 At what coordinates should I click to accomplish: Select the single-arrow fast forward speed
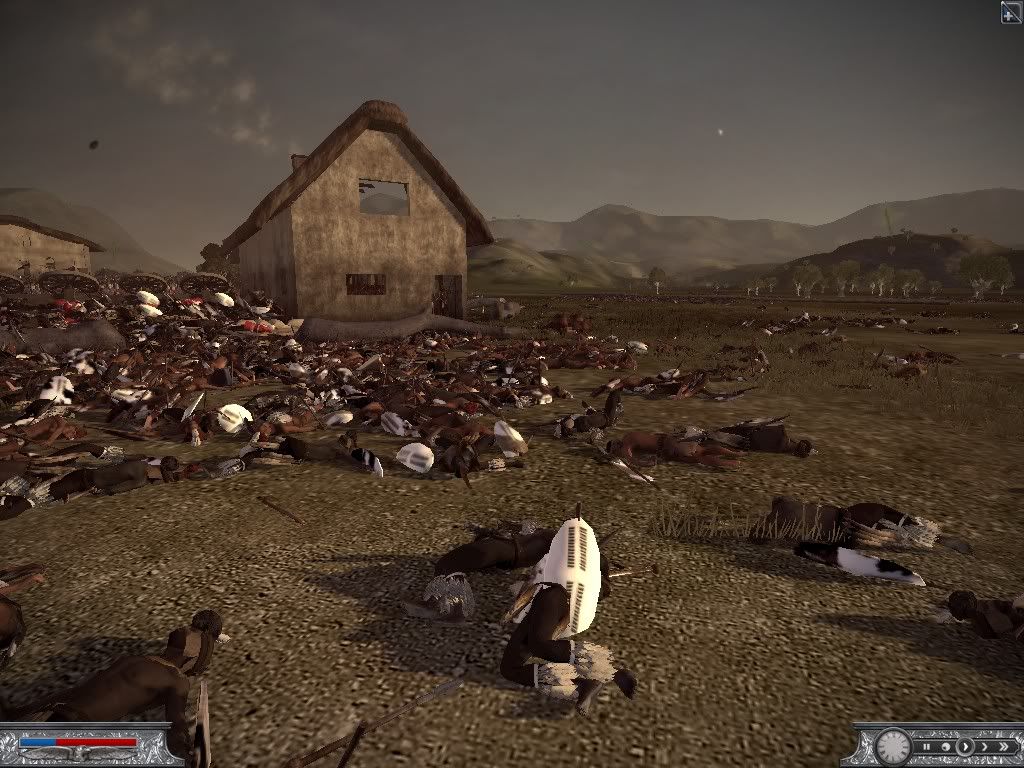[x=985, y=747]
